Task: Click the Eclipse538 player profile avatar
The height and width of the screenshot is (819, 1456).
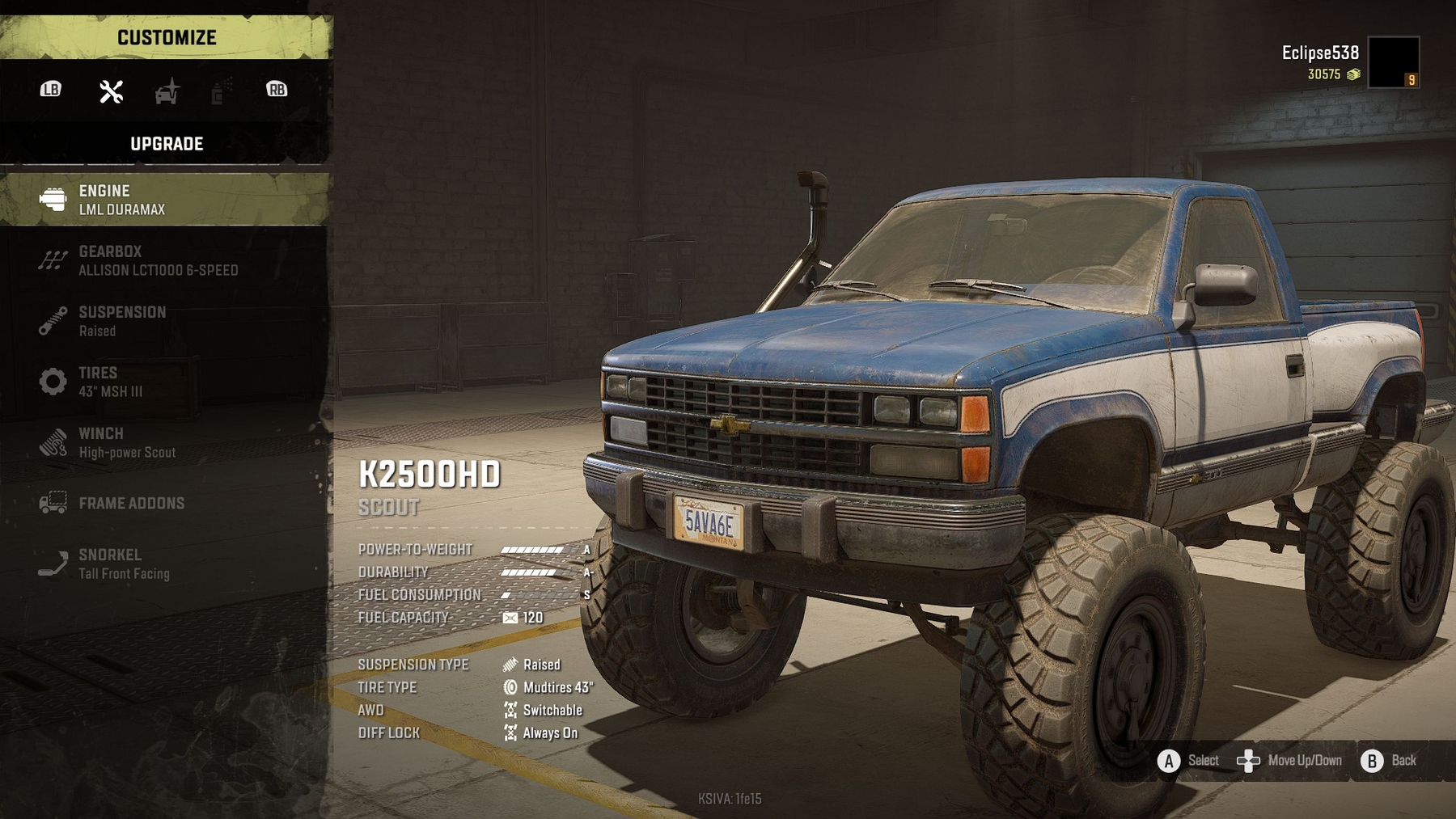Action: click(1393, 61)
